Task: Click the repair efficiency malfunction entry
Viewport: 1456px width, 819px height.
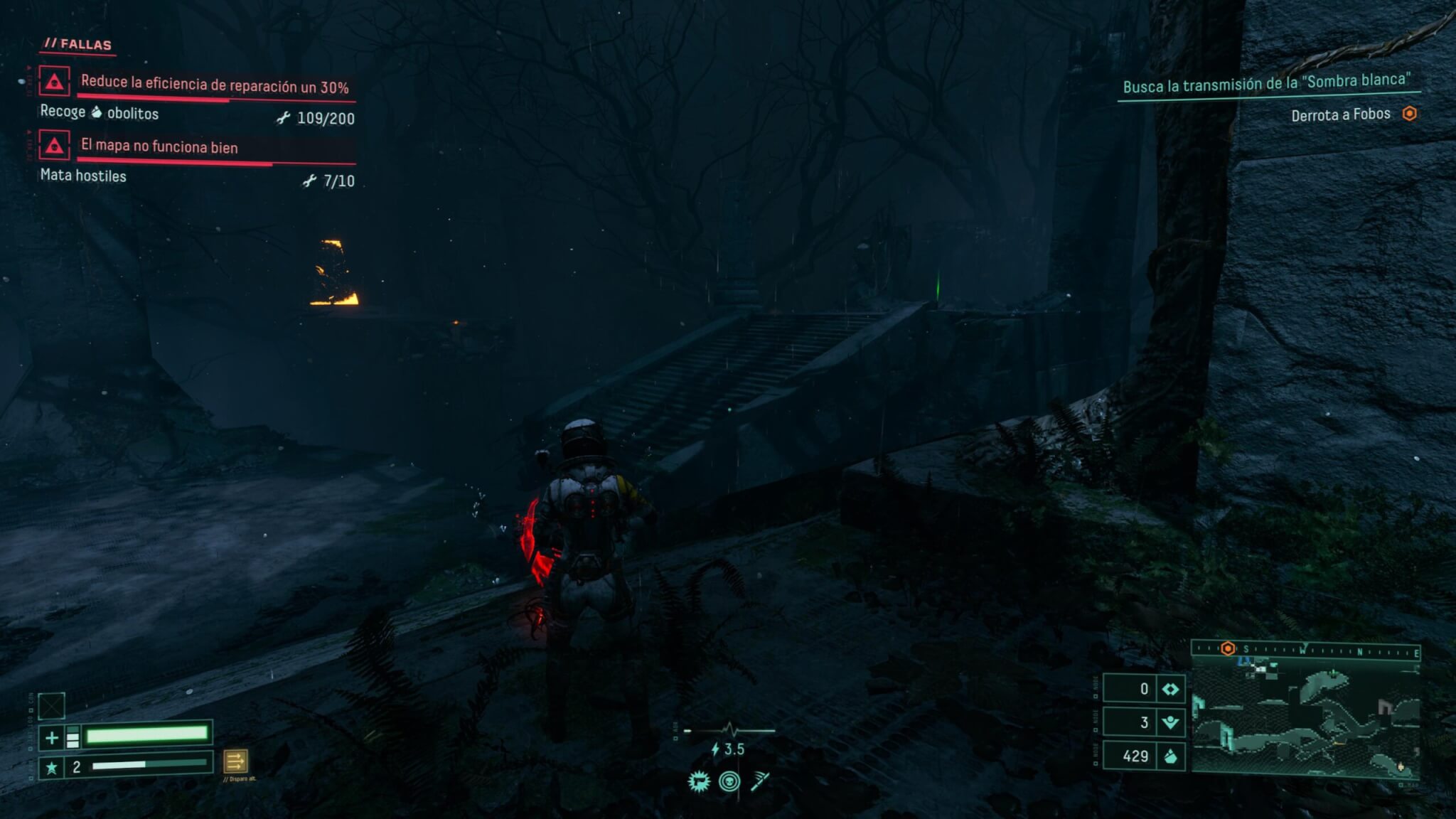Action: [x=213, y=85]
